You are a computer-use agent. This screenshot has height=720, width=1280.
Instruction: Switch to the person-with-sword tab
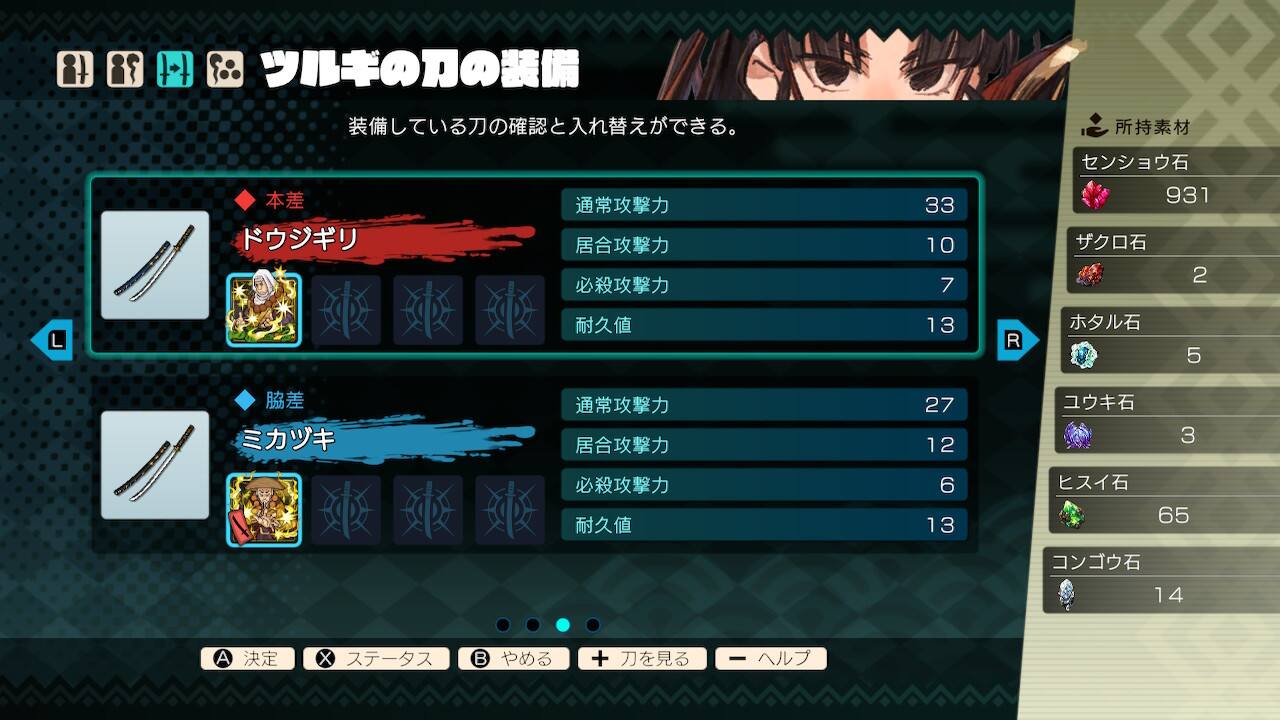click(x=75, y=70)
